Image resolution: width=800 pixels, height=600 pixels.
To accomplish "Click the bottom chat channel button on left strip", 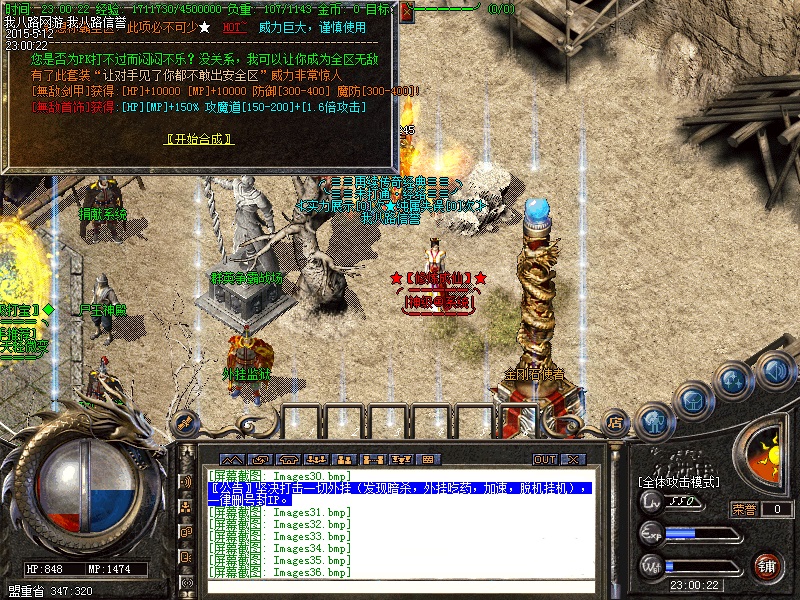I will [x=186, y=583].
